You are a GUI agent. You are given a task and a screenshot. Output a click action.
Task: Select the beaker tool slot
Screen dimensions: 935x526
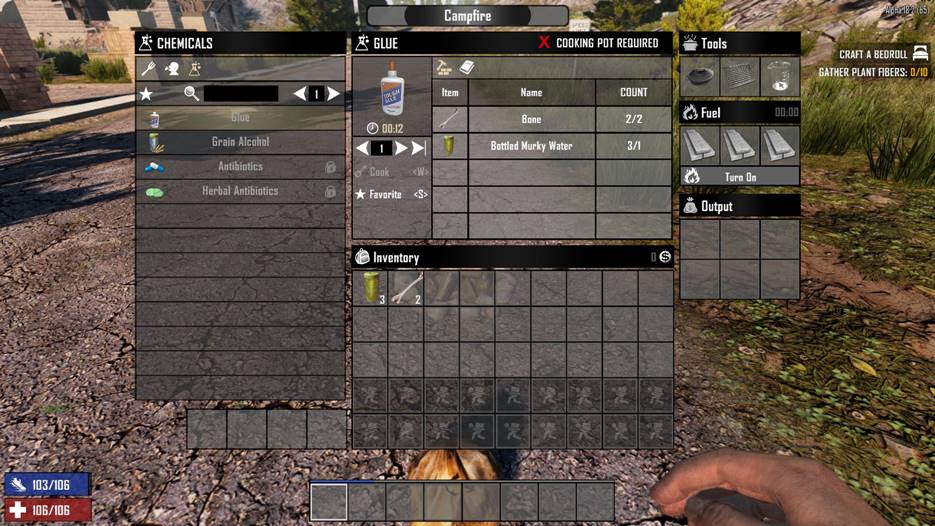(780, 75)
